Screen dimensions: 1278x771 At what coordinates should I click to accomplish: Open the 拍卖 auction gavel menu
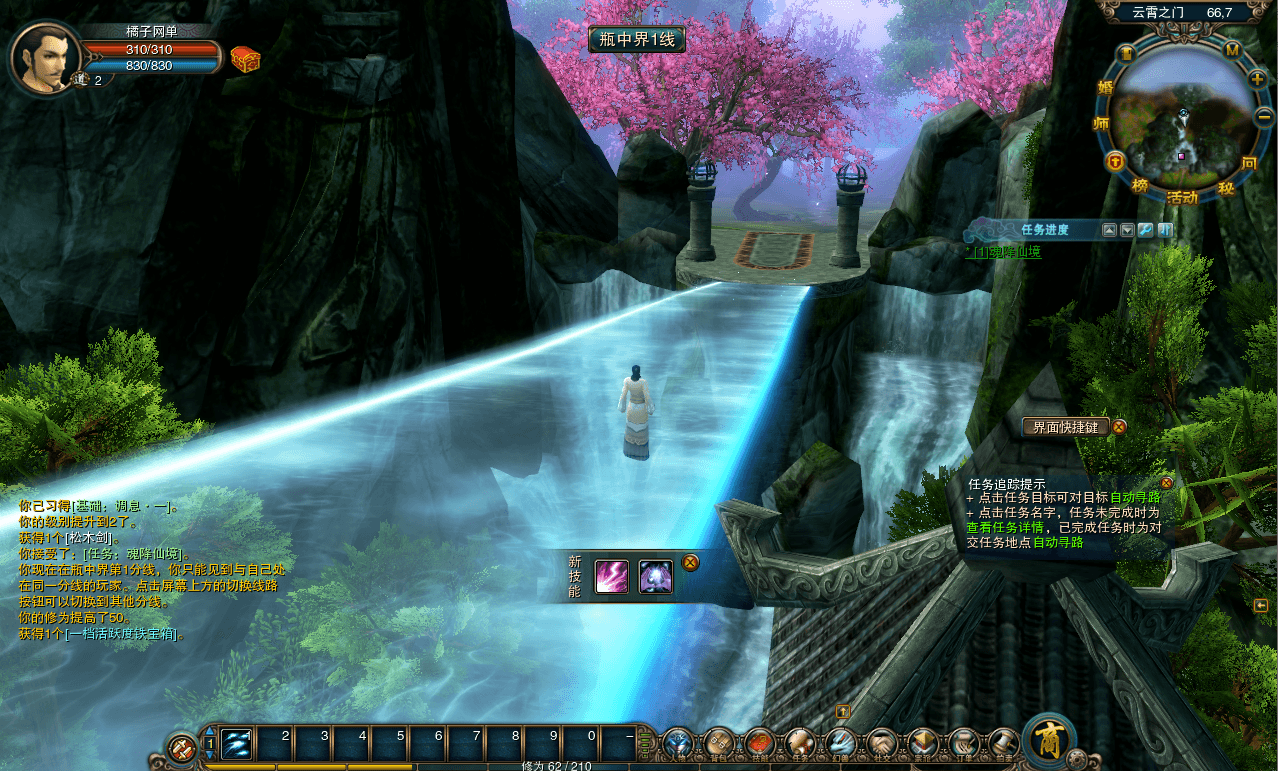(x=1003, y=744)
